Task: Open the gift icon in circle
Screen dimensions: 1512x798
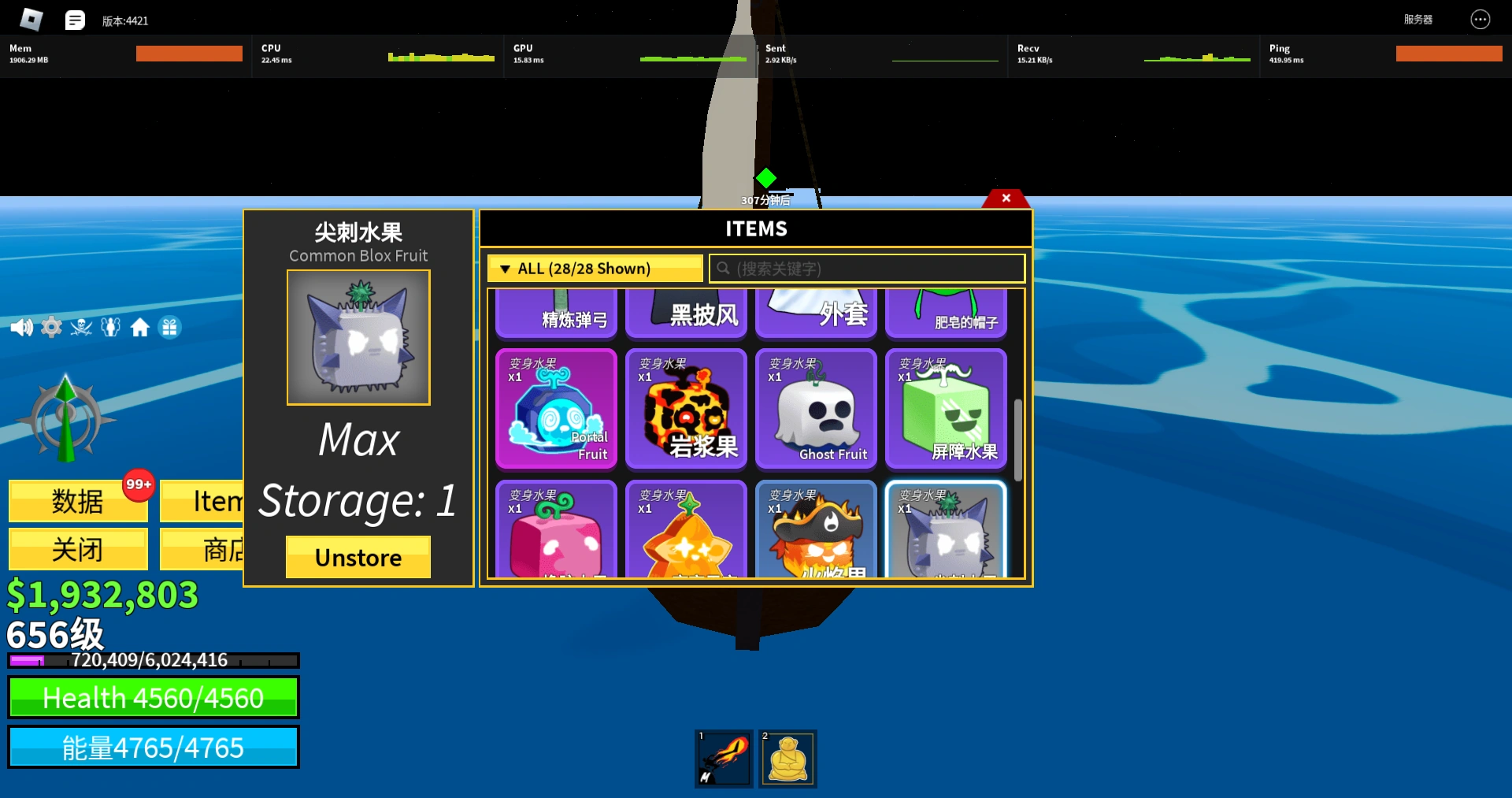Action: (170, 327)
